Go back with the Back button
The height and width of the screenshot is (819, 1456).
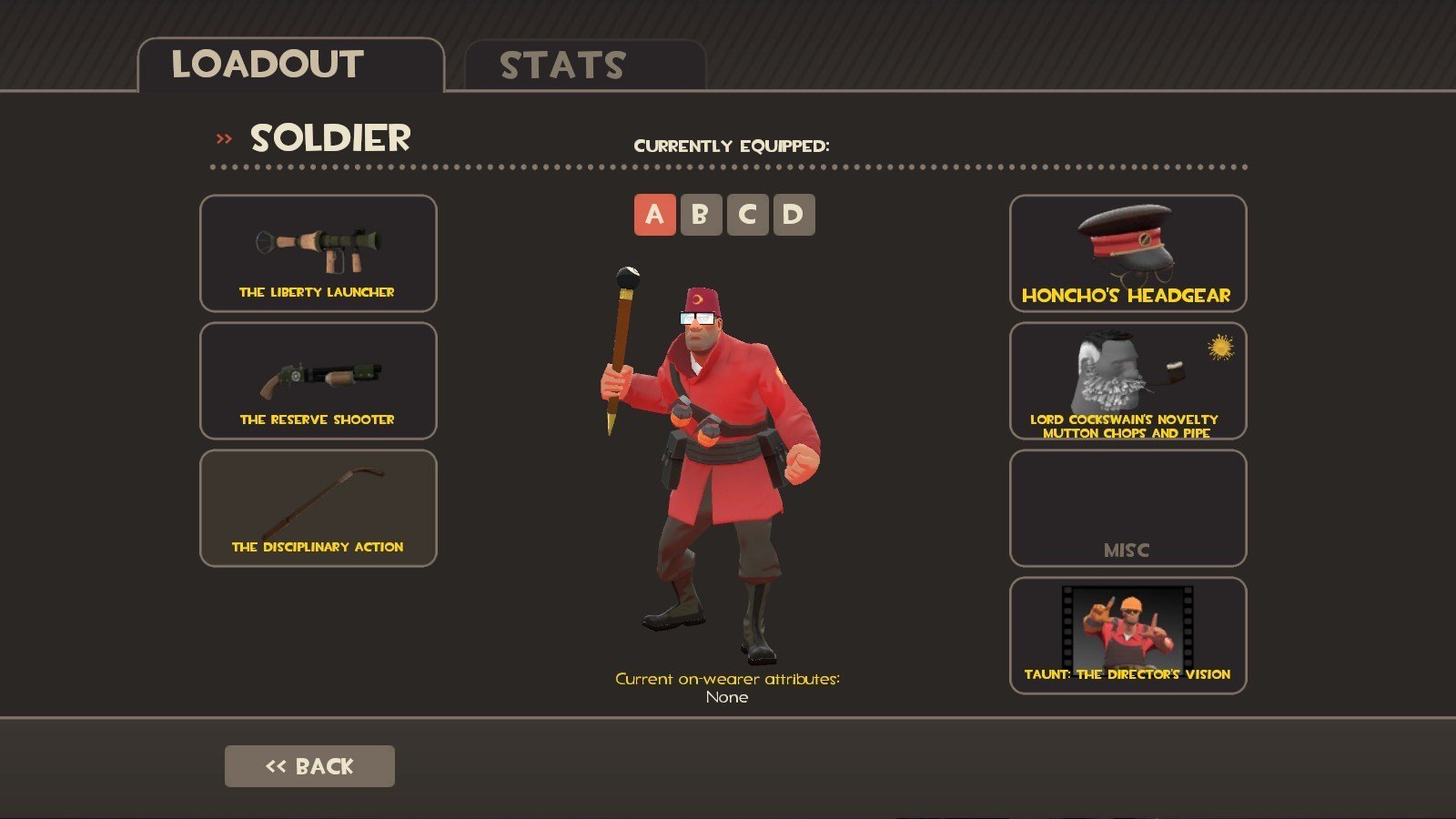pos(309,766)
